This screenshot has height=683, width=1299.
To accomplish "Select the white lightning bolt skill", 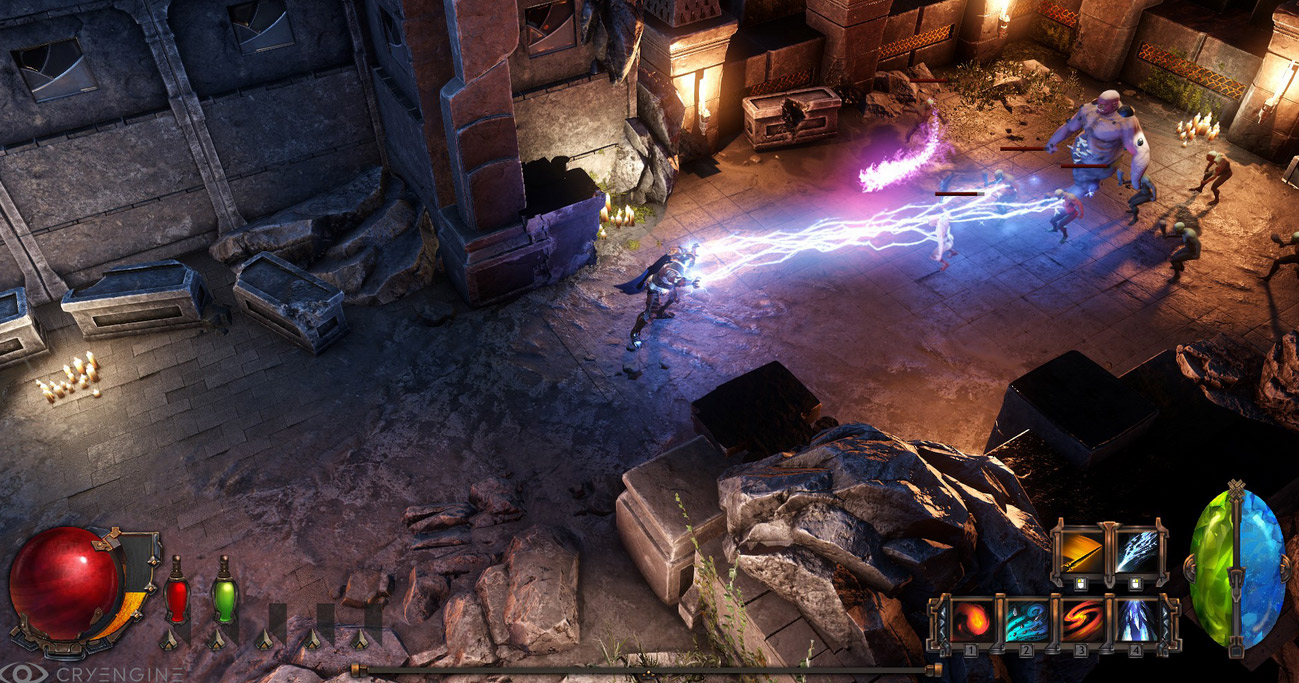I will point(1136,552).
